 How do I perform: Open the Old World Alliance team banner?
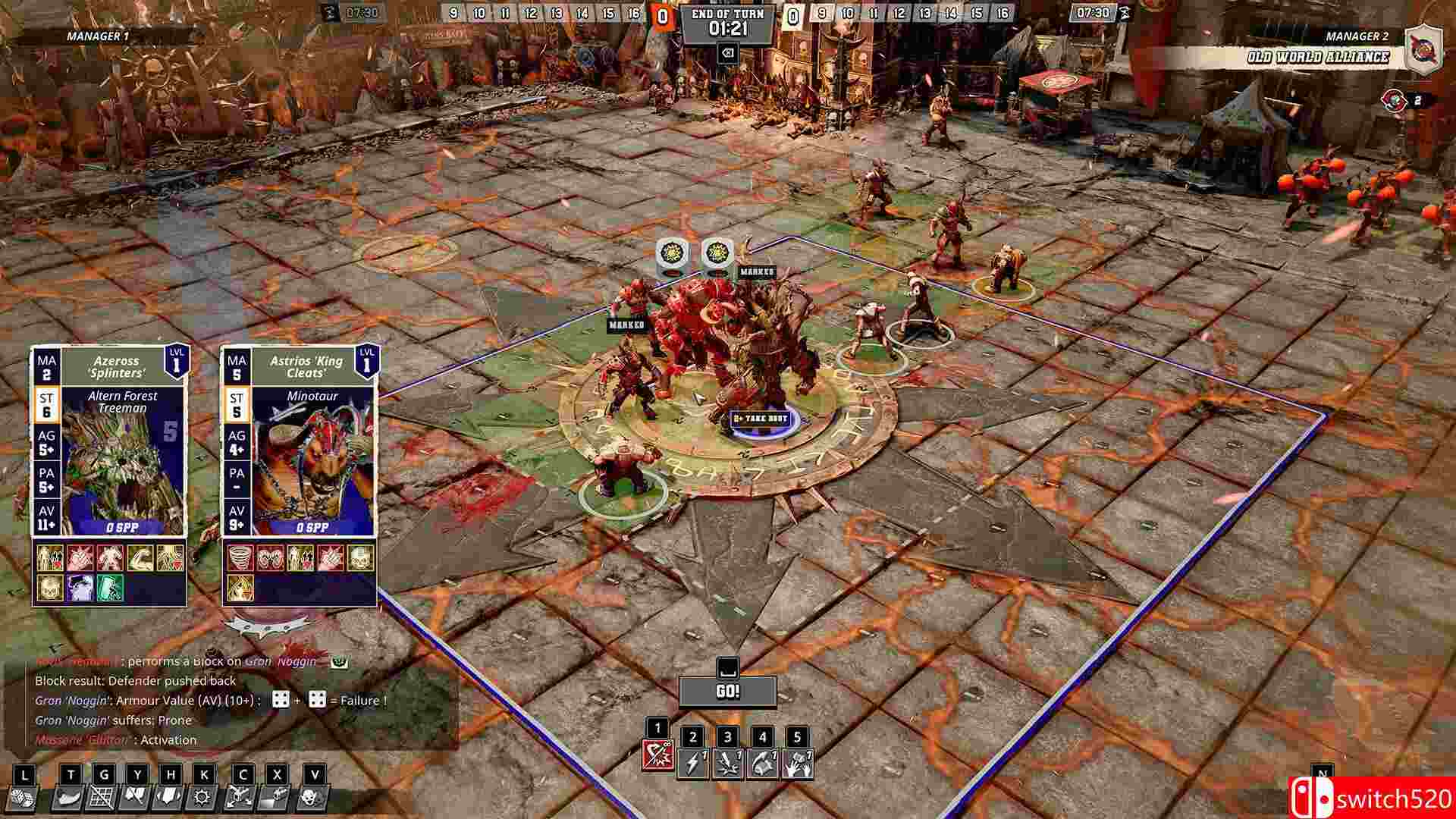click(1319, 55)
